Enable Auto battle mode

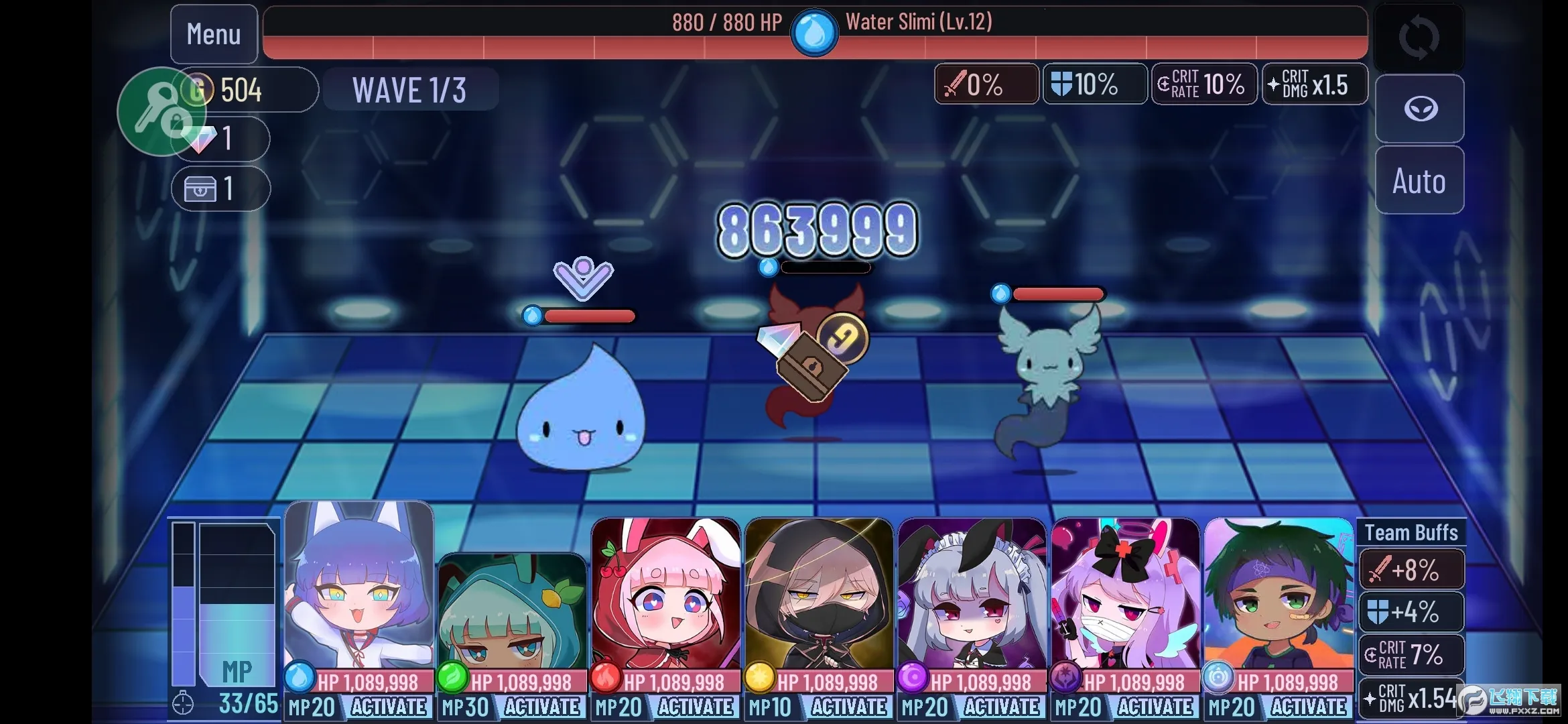[x=1420, y=180]
